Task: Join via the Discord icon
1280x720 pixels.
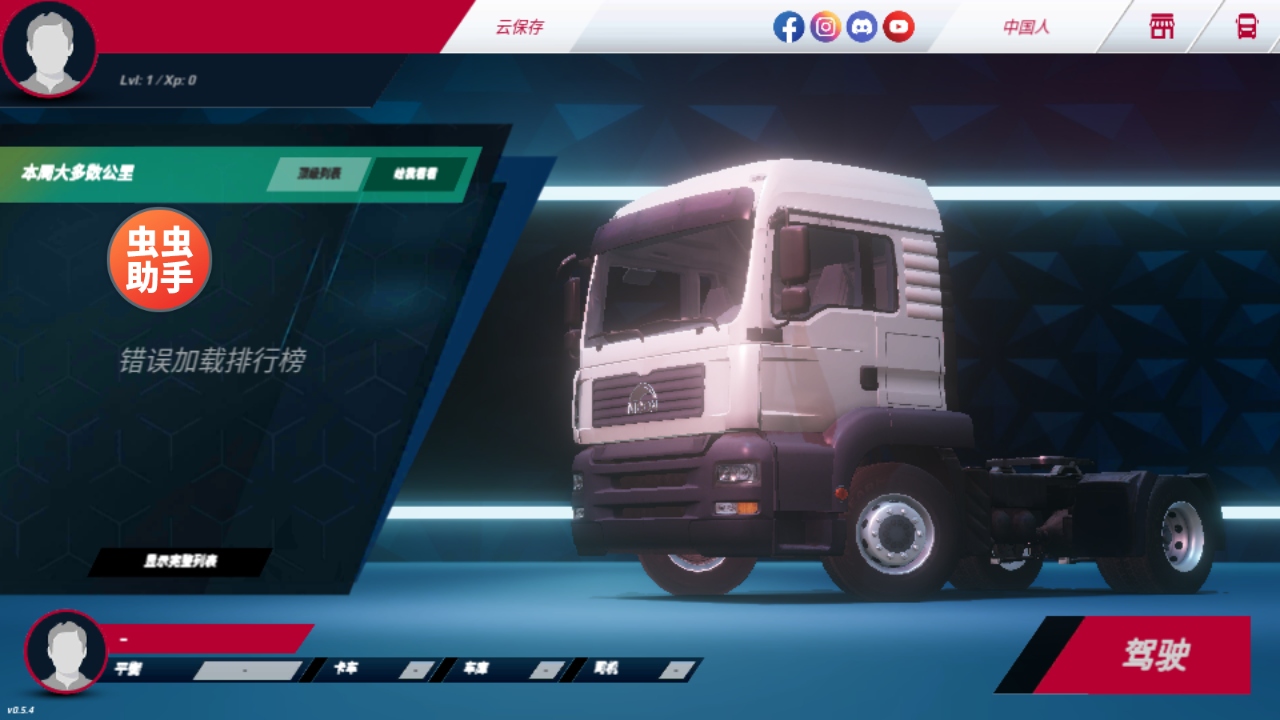Action: click(x=862, y=27)
